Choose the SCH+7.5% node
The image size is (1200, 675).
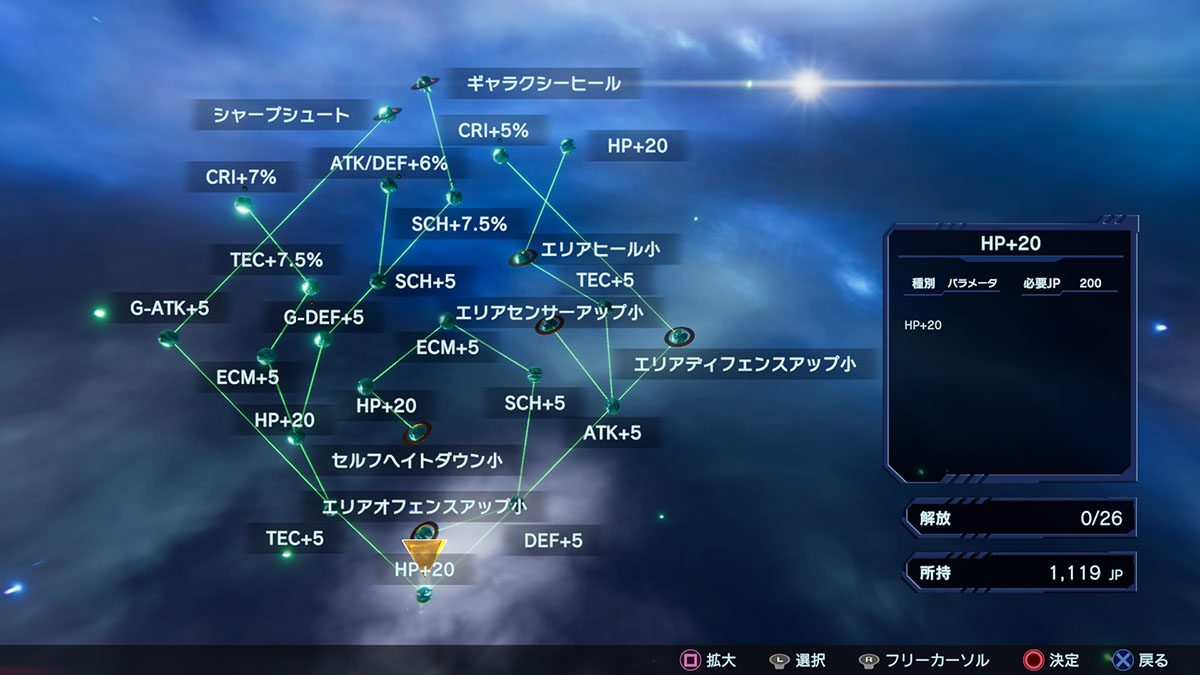pyautogui.click(x=454, y=197)
